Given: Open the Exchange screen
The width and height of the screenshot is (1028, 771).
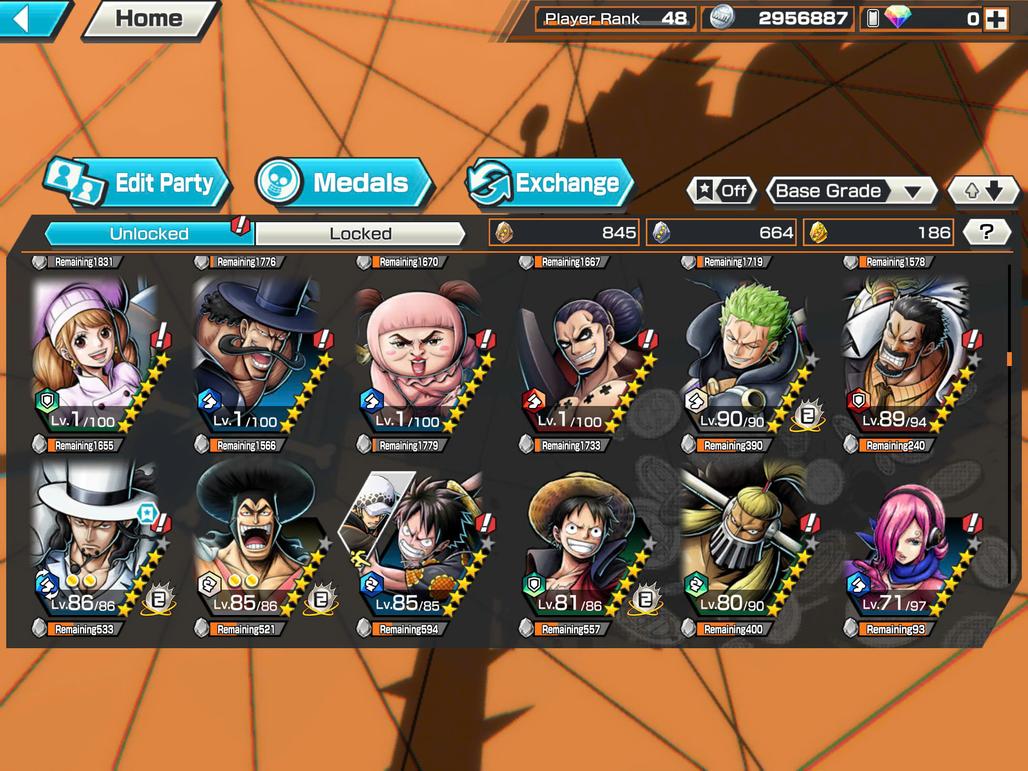Looking at the screenshot, I should (551, 183).
